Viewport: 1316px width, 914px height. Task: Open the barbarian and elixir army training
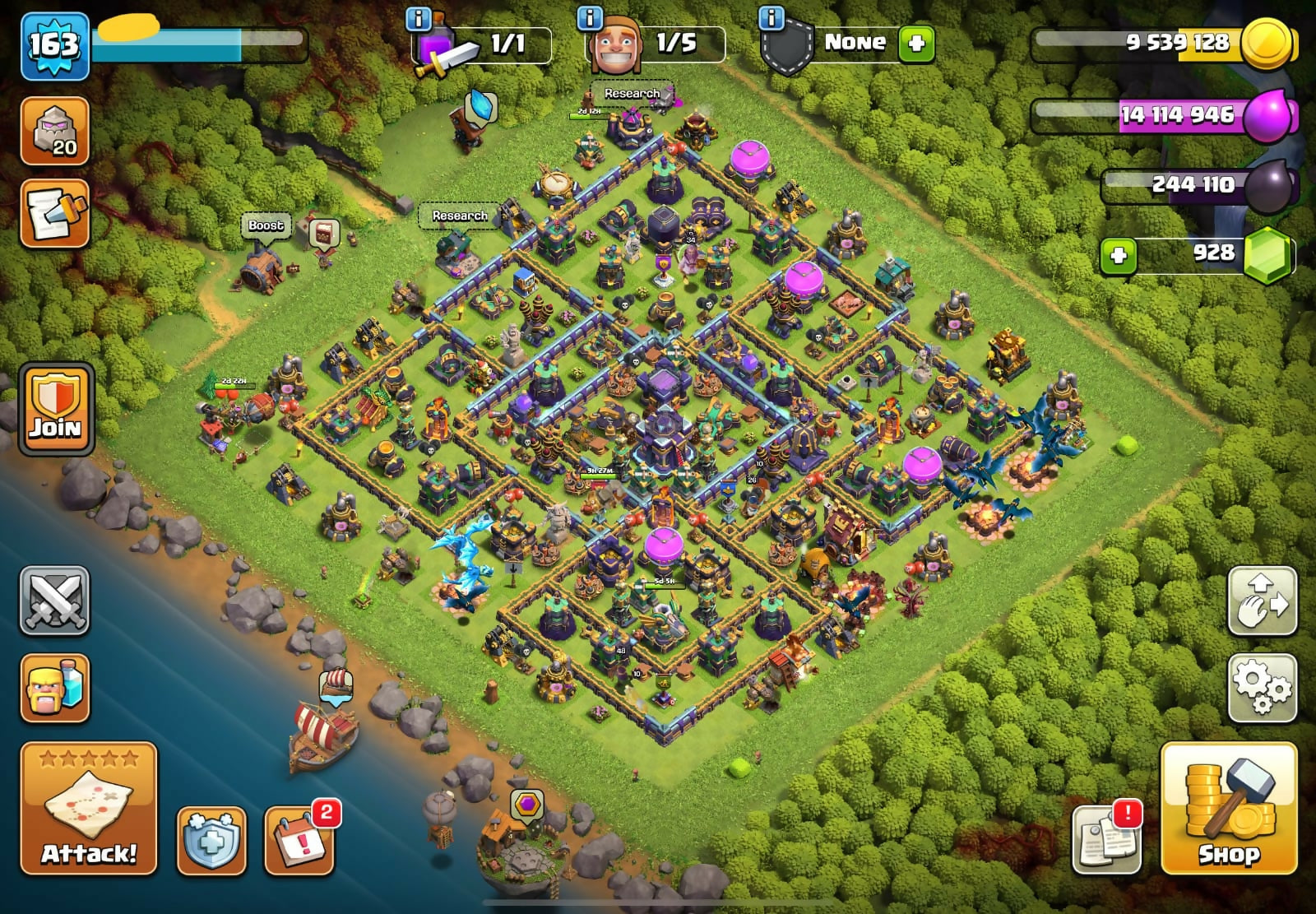[x=54, y=689]
